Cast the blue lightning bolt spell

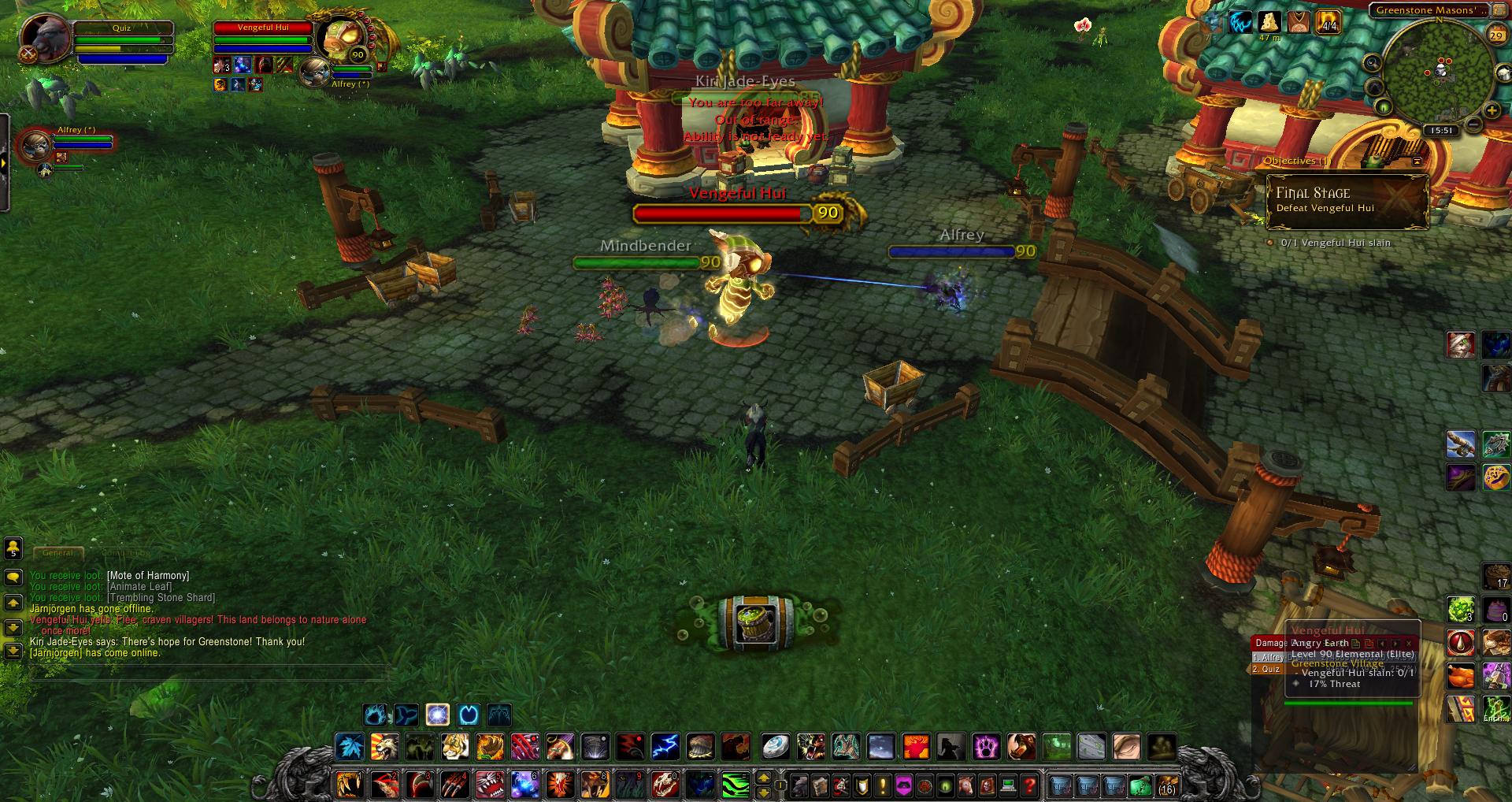coord(665,746)
